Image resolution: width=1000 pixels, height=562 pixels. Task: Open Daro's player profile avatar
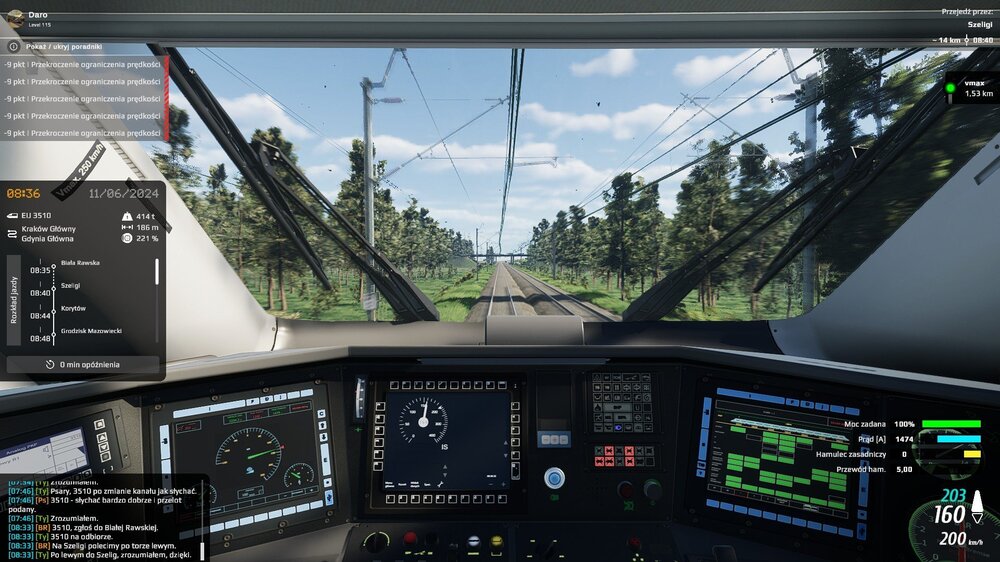[15, 15]
